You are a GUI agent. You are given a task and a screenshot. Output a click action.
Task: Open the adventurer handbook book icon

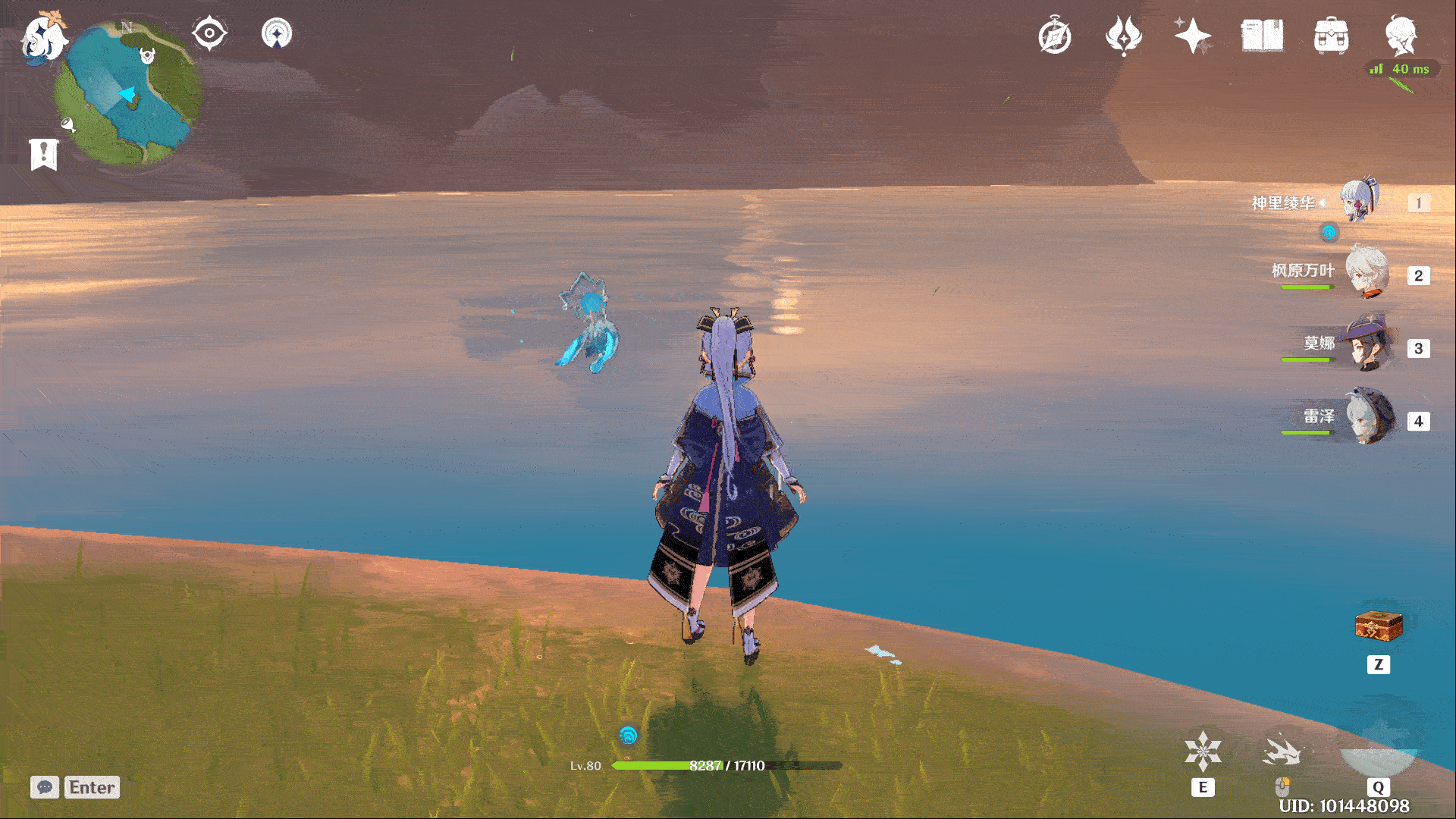[x=1262, y=36]
